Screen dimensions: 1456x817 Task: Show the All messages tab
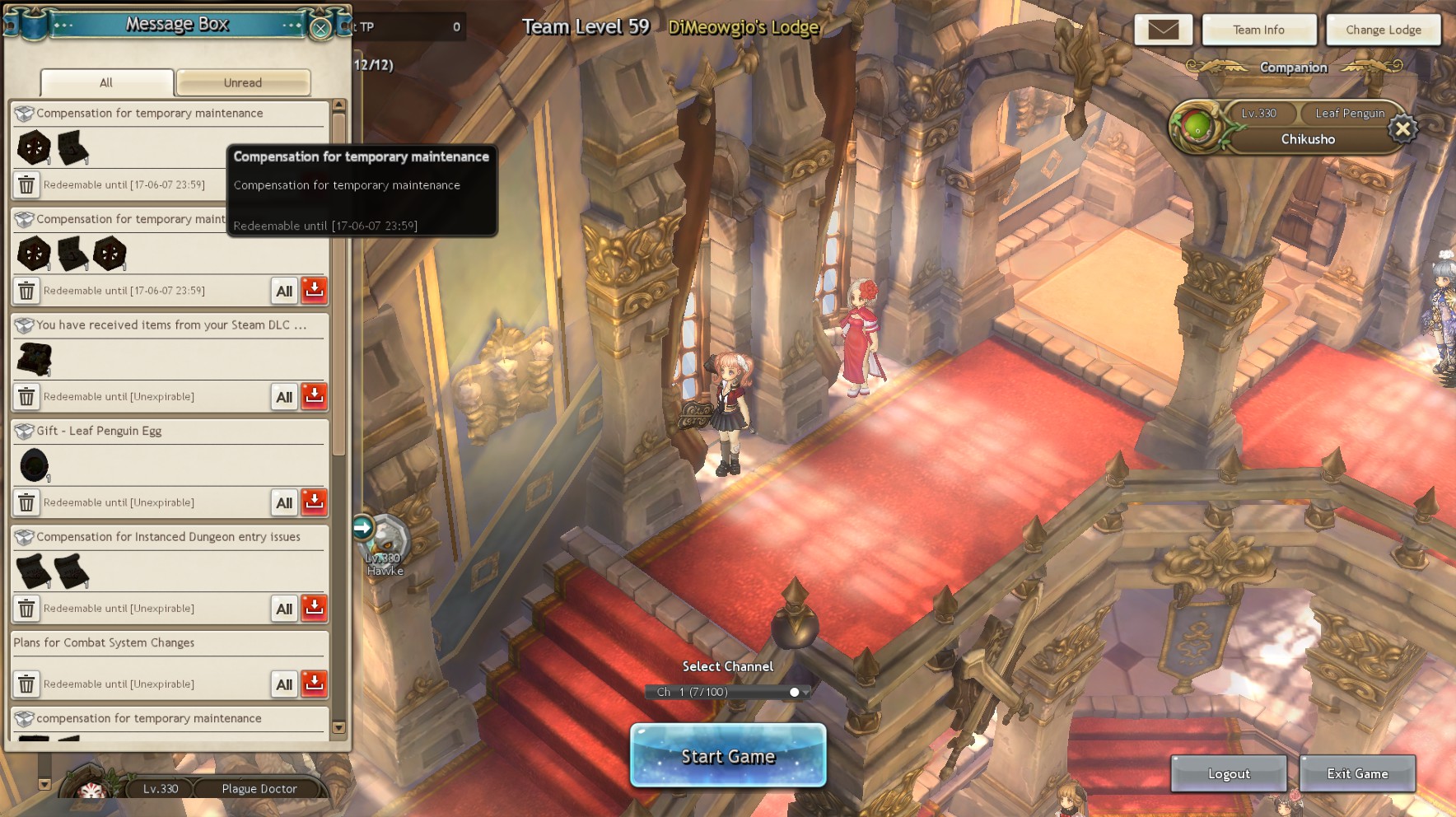[x=106, y=82]
